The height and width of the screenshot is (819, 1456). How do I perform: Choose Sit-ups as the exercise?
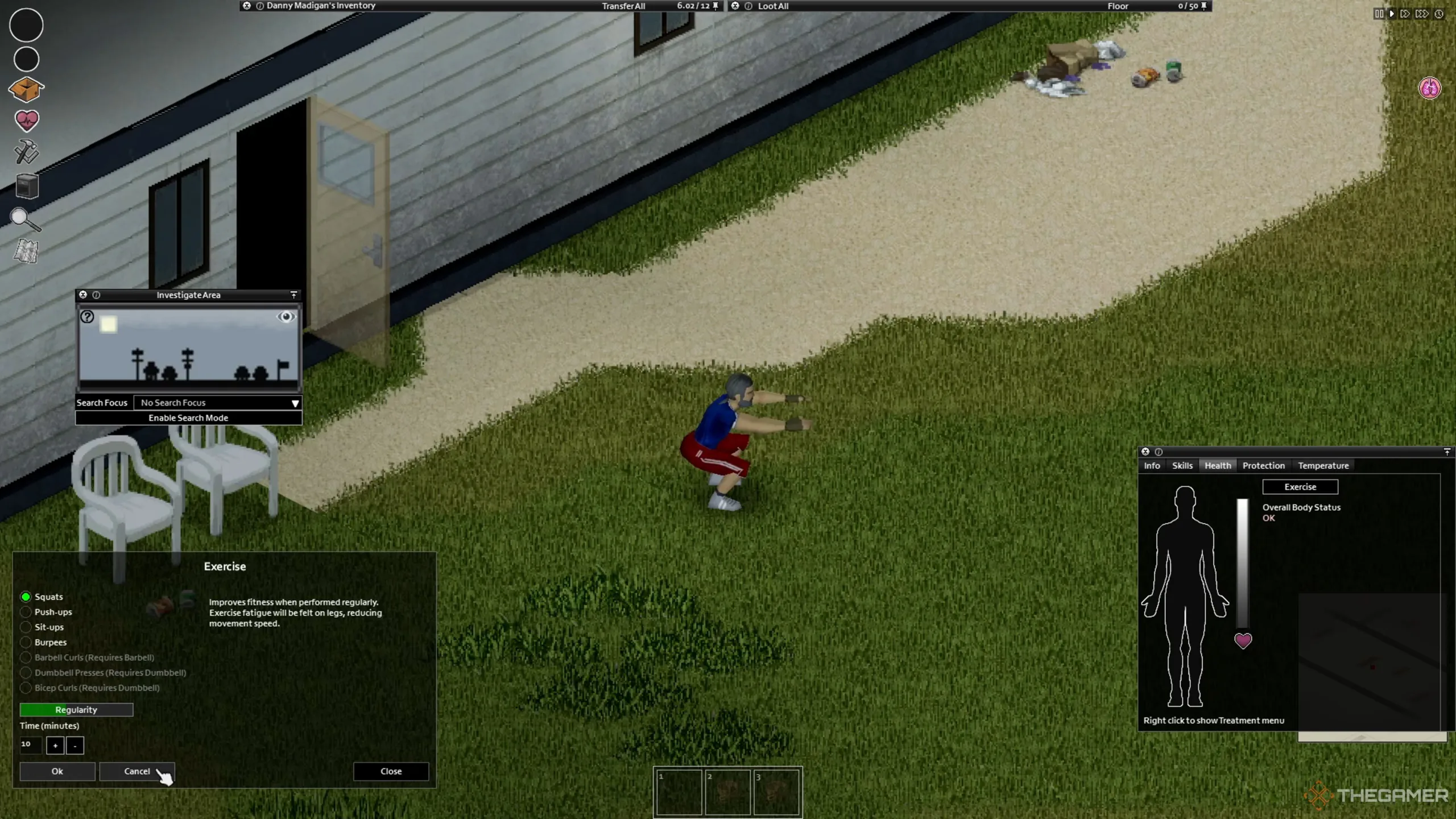[x=26, y=627]
